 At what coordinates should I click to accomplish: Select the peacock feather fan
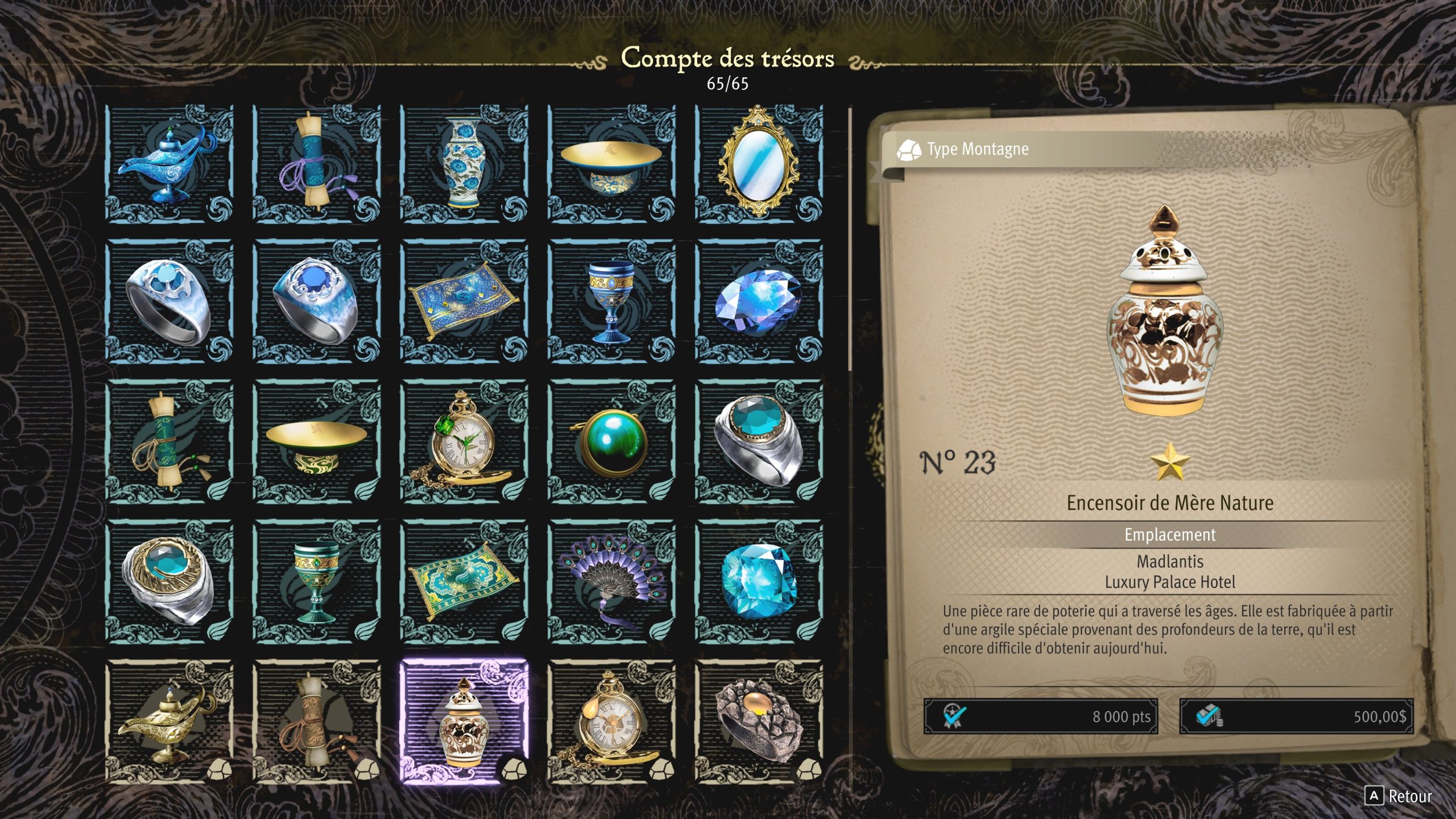click(611, 581)
